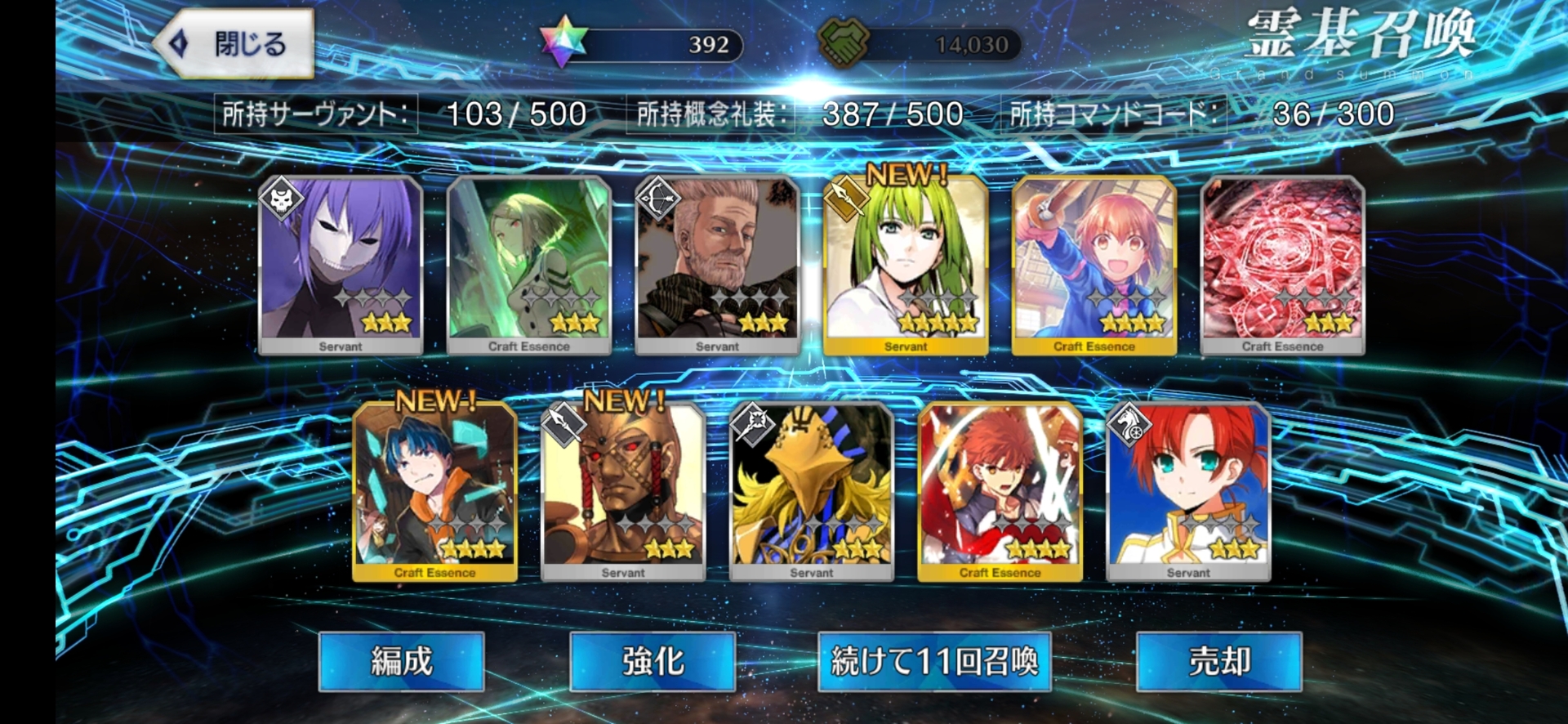This screenshot has width=1568, height=724.
Task: Inspect the new green-haired five-star servant
Action: tap(906, 266)
